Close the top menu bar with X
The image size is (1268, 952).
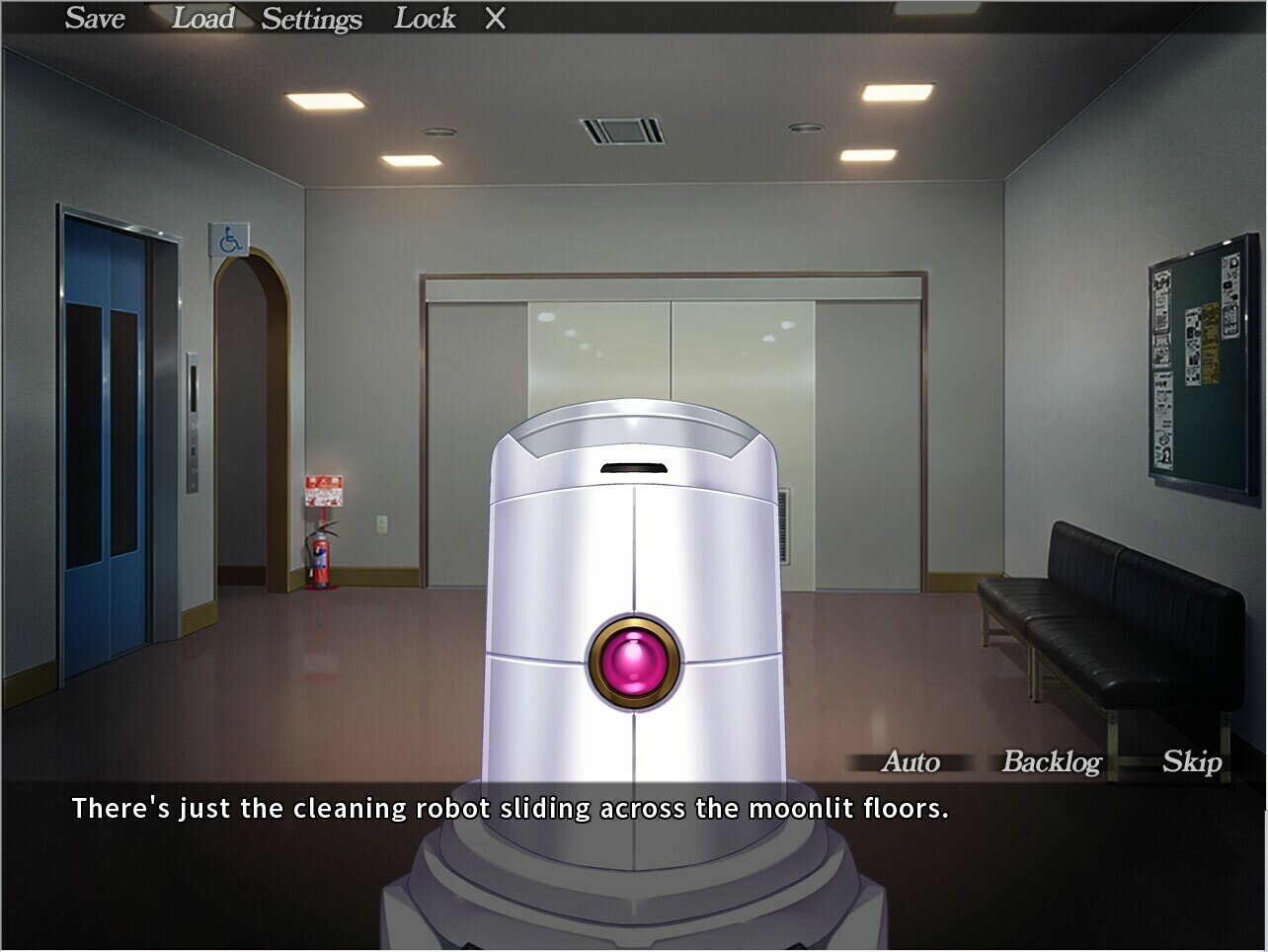click(495, 19)
